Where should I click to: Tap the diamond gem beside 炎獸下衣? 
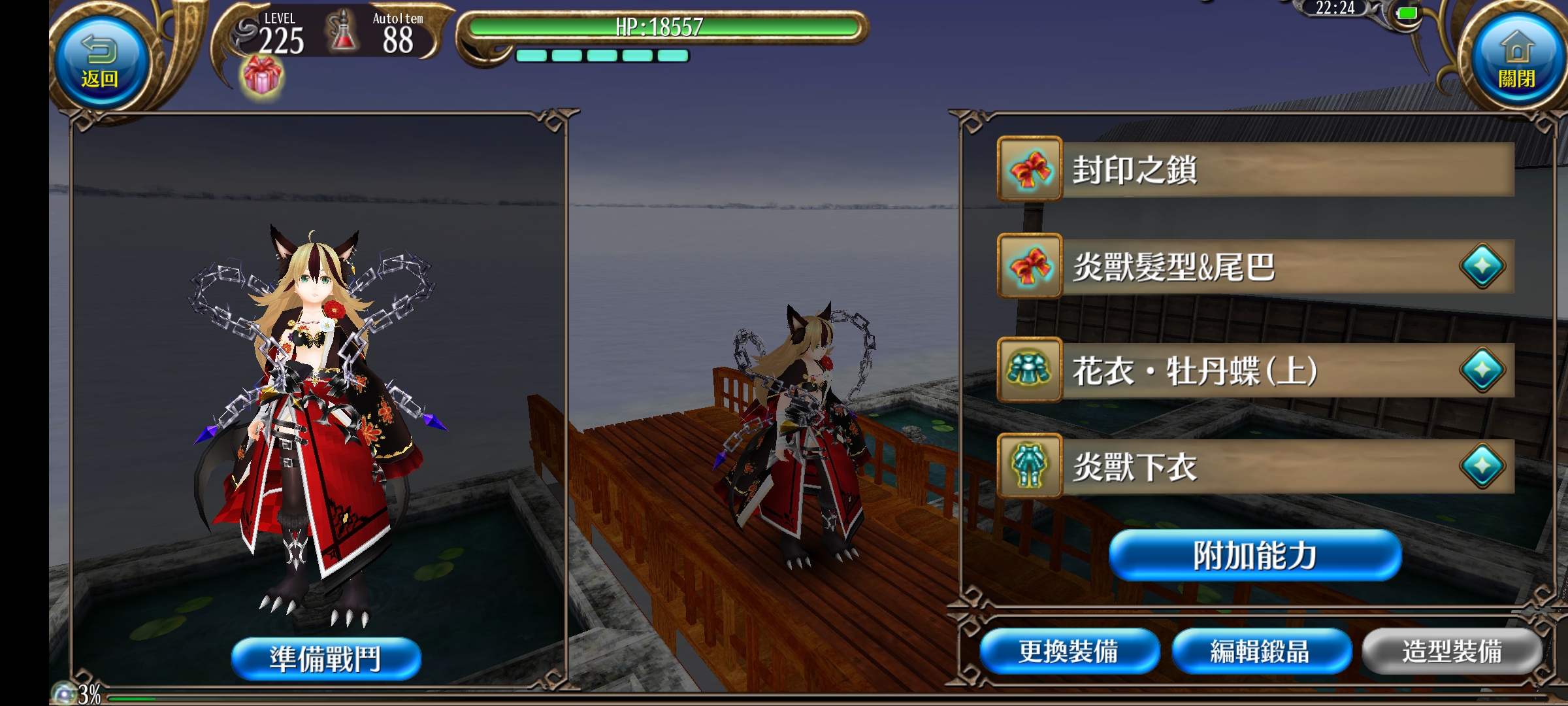click(x=1482, y=467)
